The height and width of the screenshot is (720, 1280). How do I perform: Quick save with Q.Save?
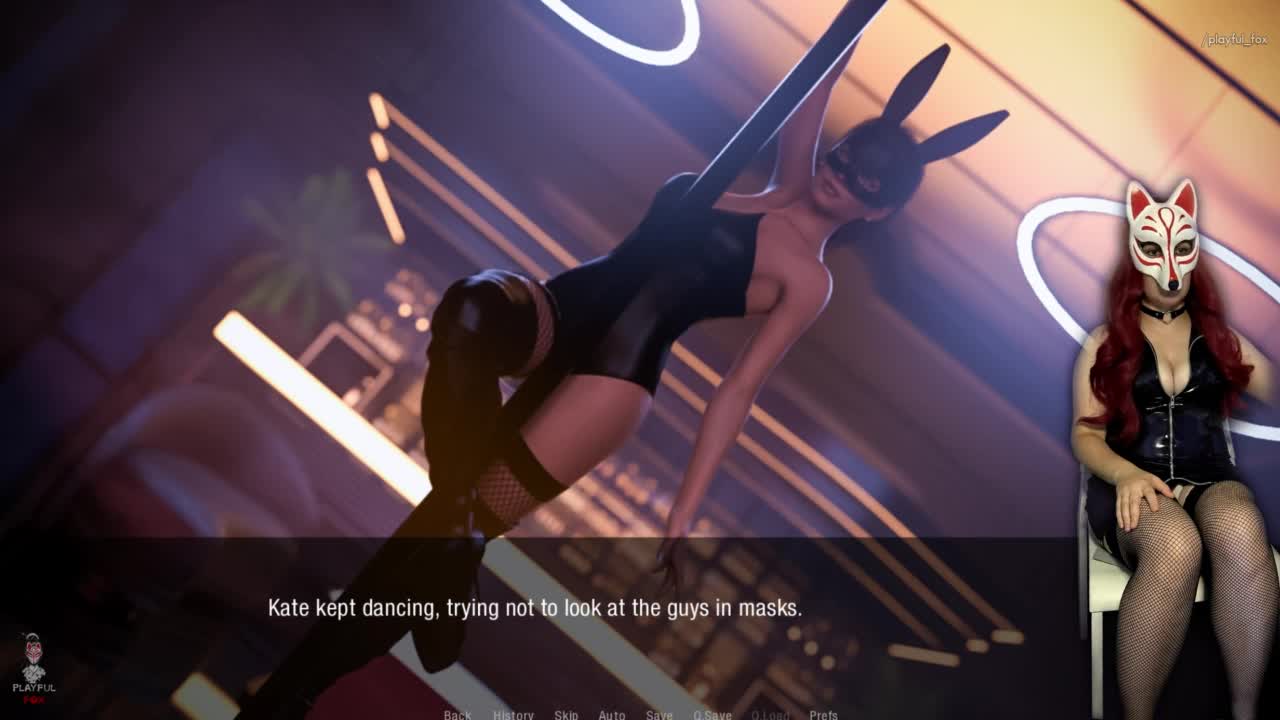[712, 714]
